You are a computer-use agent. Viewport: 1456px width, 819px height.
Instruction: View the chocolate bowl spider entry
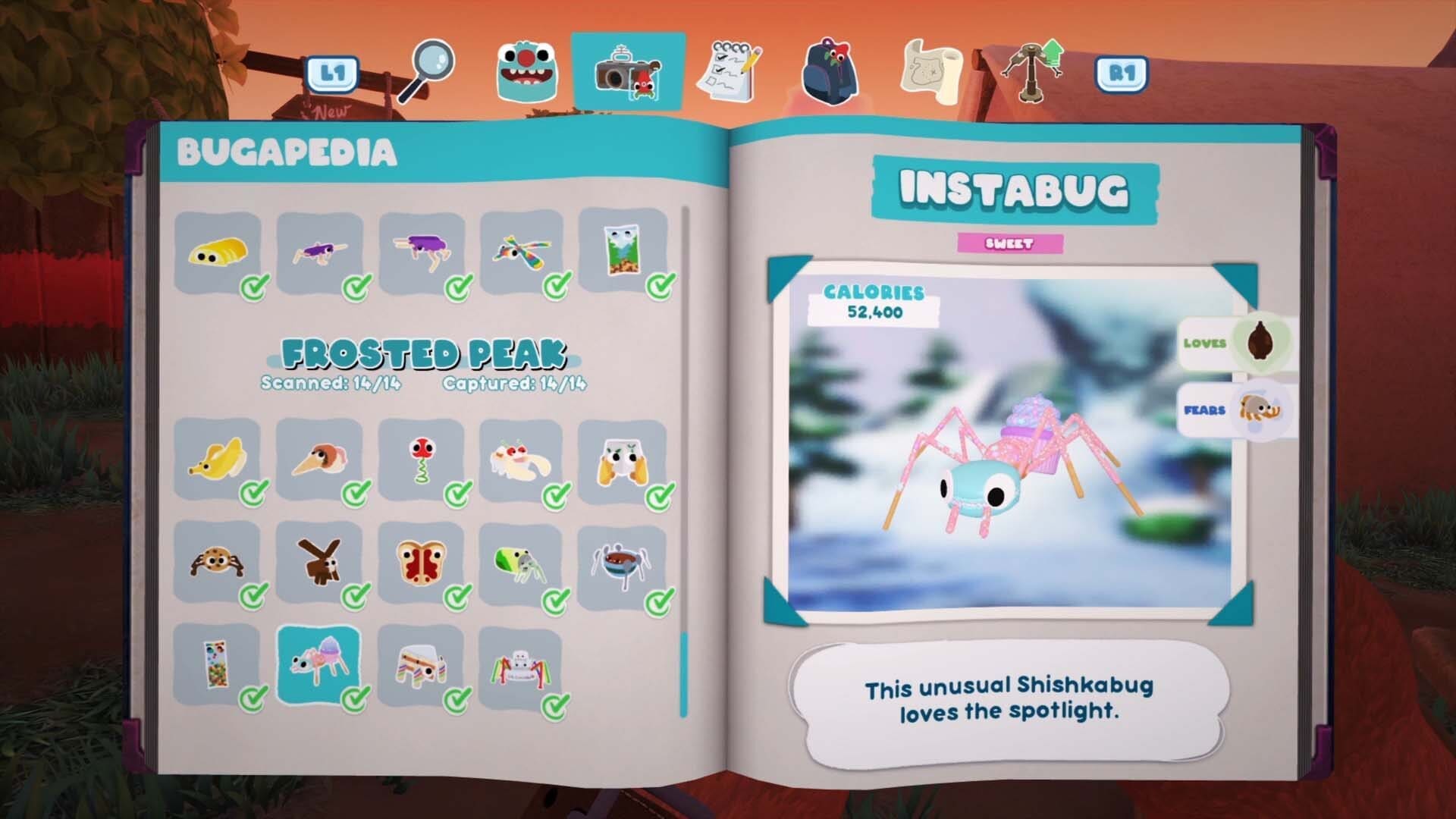(622, 563)
